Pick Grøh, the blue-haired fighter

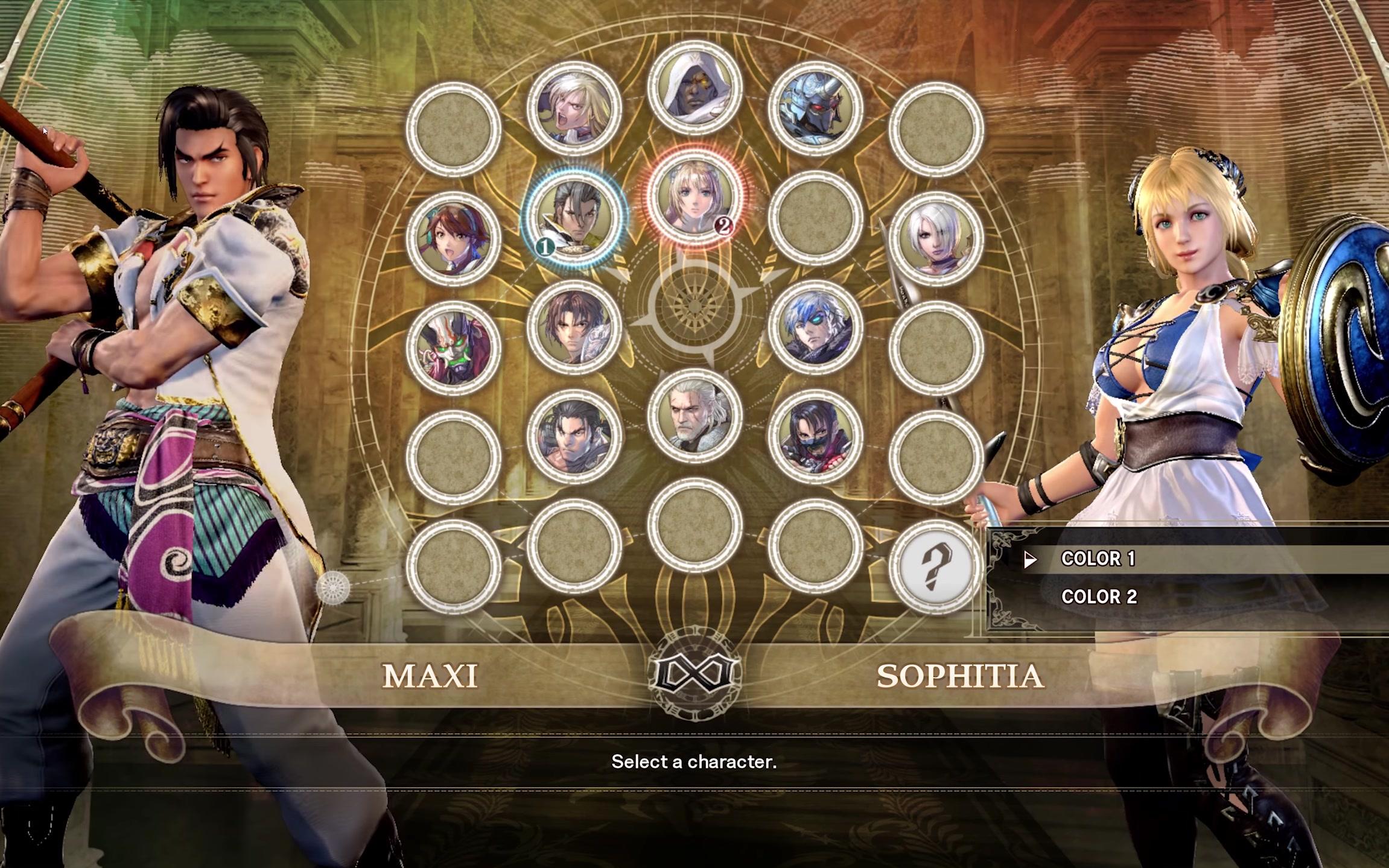815,327
